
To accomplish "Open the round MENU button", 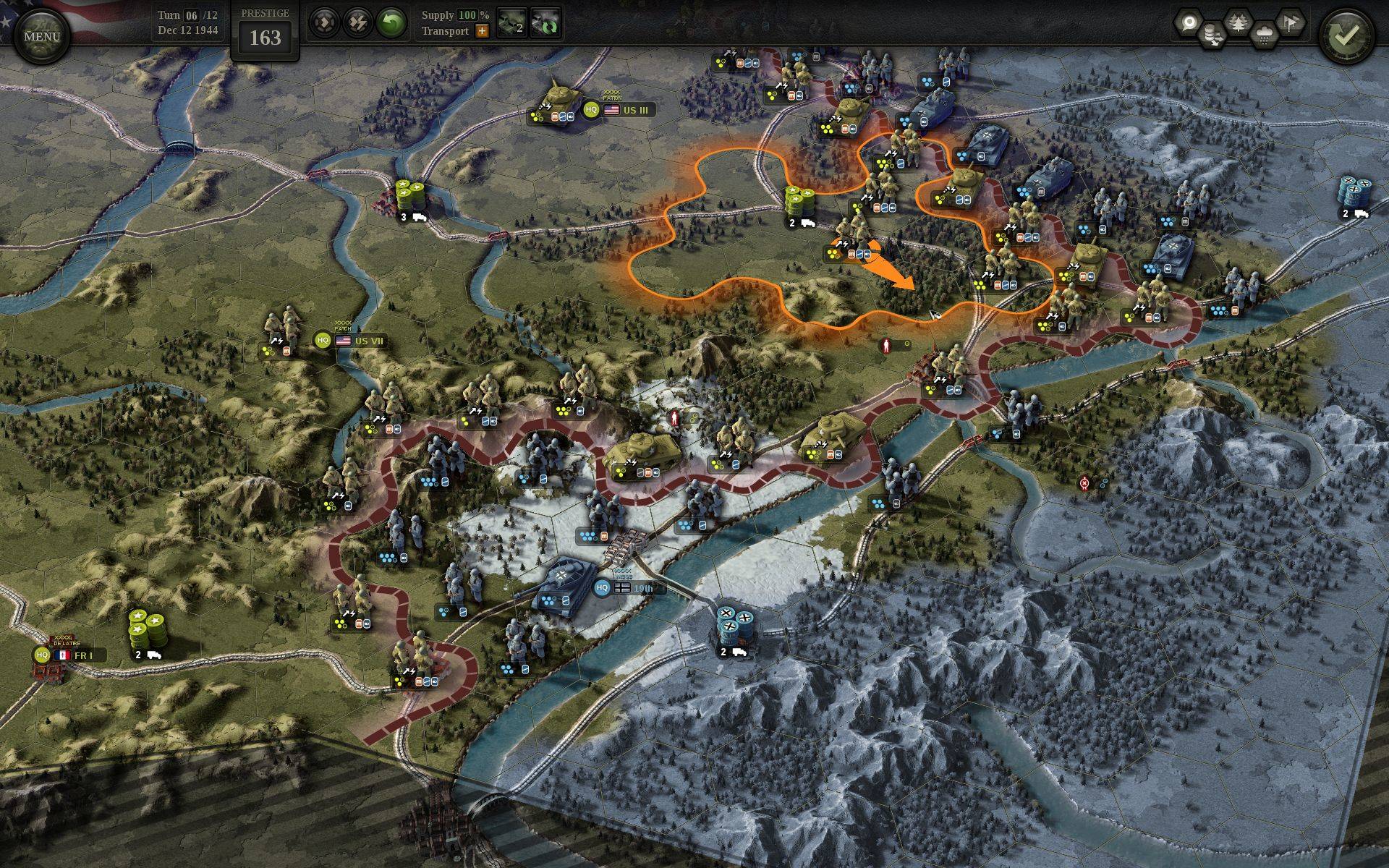I will pos(41,35).
